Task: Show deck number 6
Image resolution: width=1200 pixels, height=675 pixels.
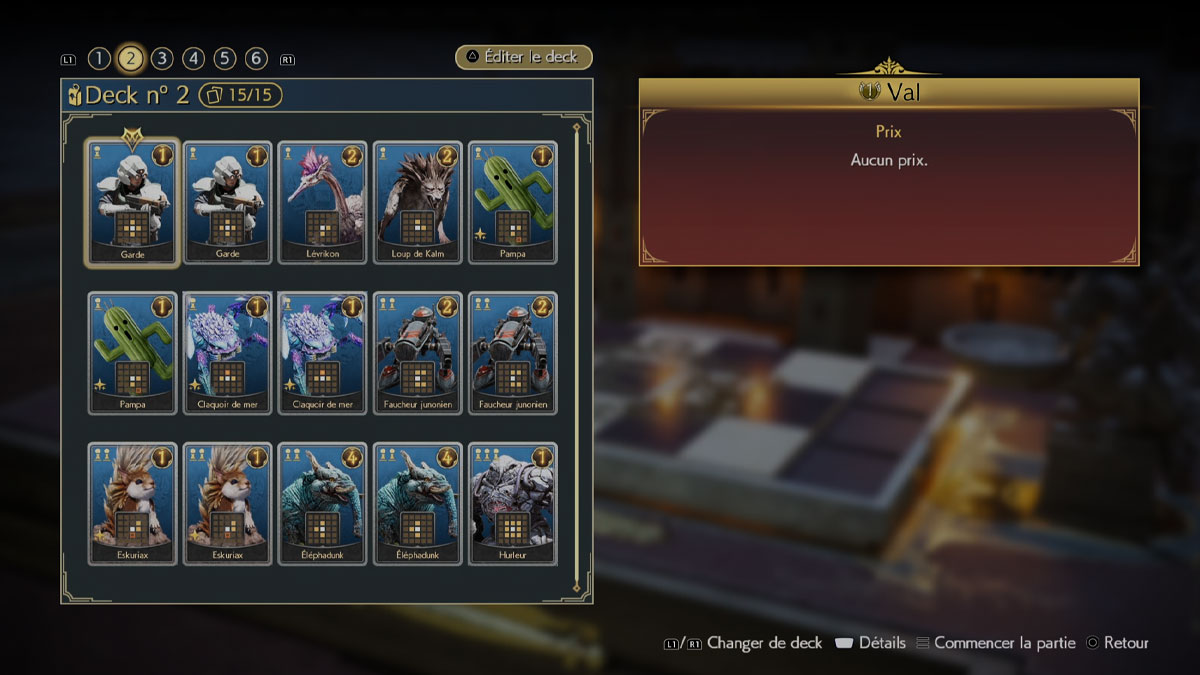Action: (257, 58)
